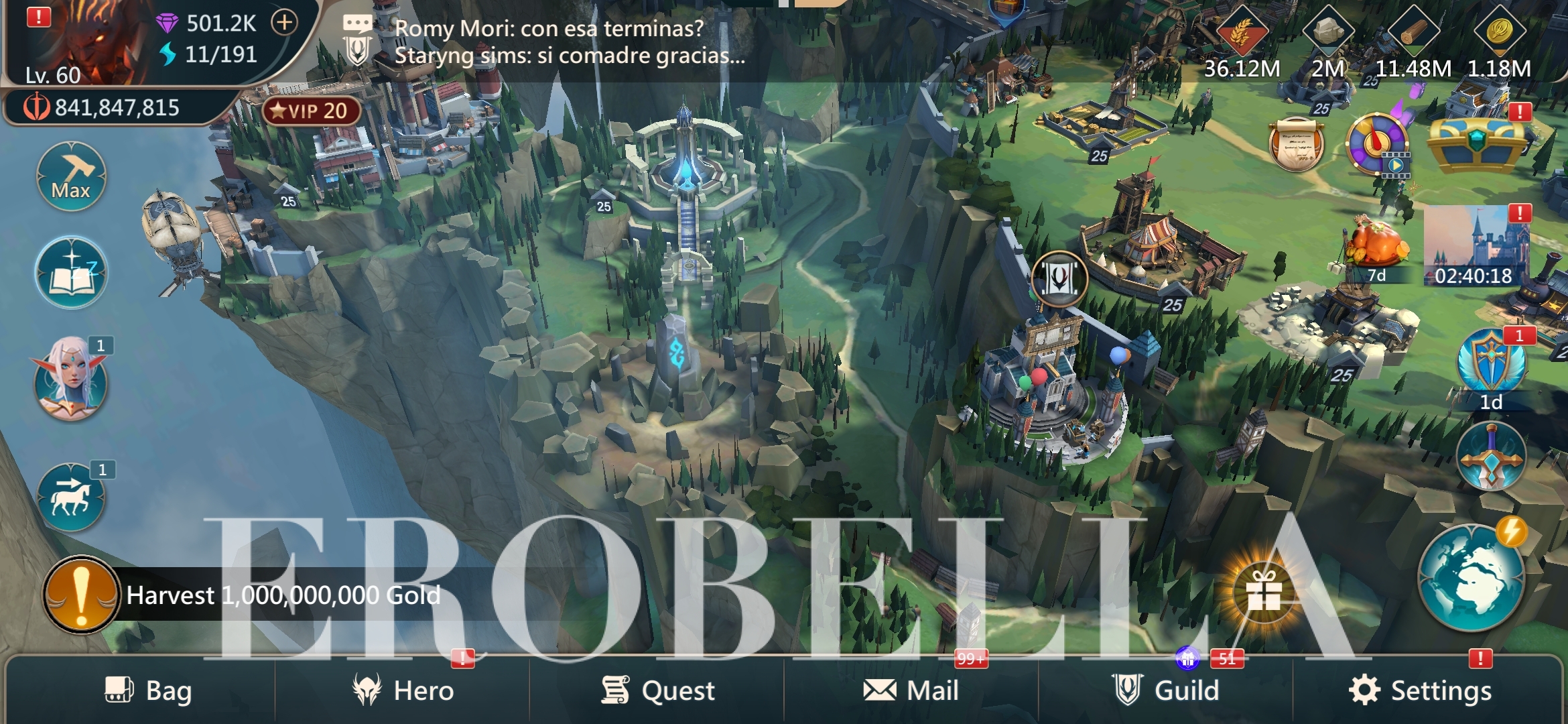Open the research book icon

pos(71,274)
